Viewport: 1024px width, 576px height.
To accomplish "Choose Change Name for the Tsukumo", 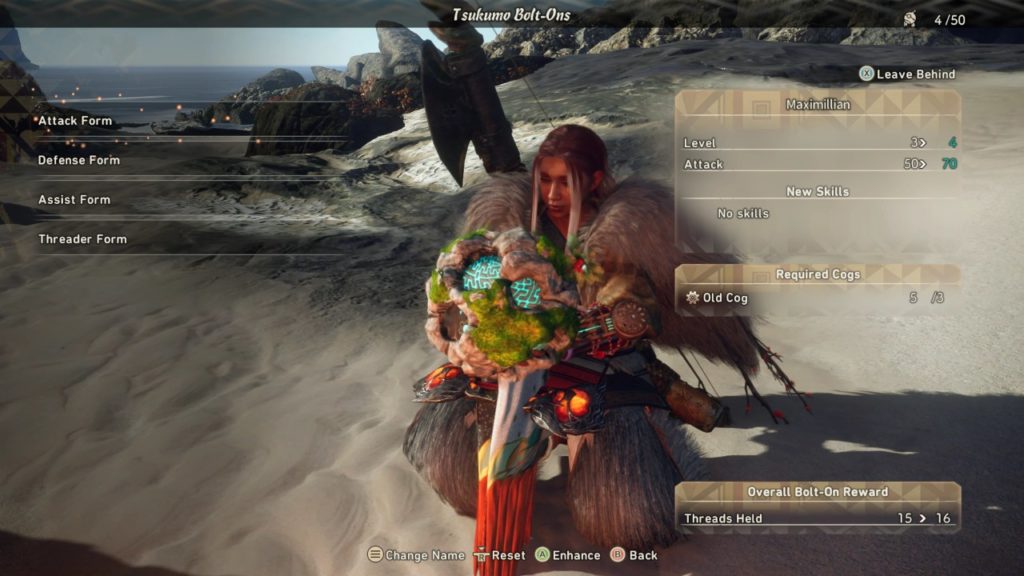I will [416, 555].
